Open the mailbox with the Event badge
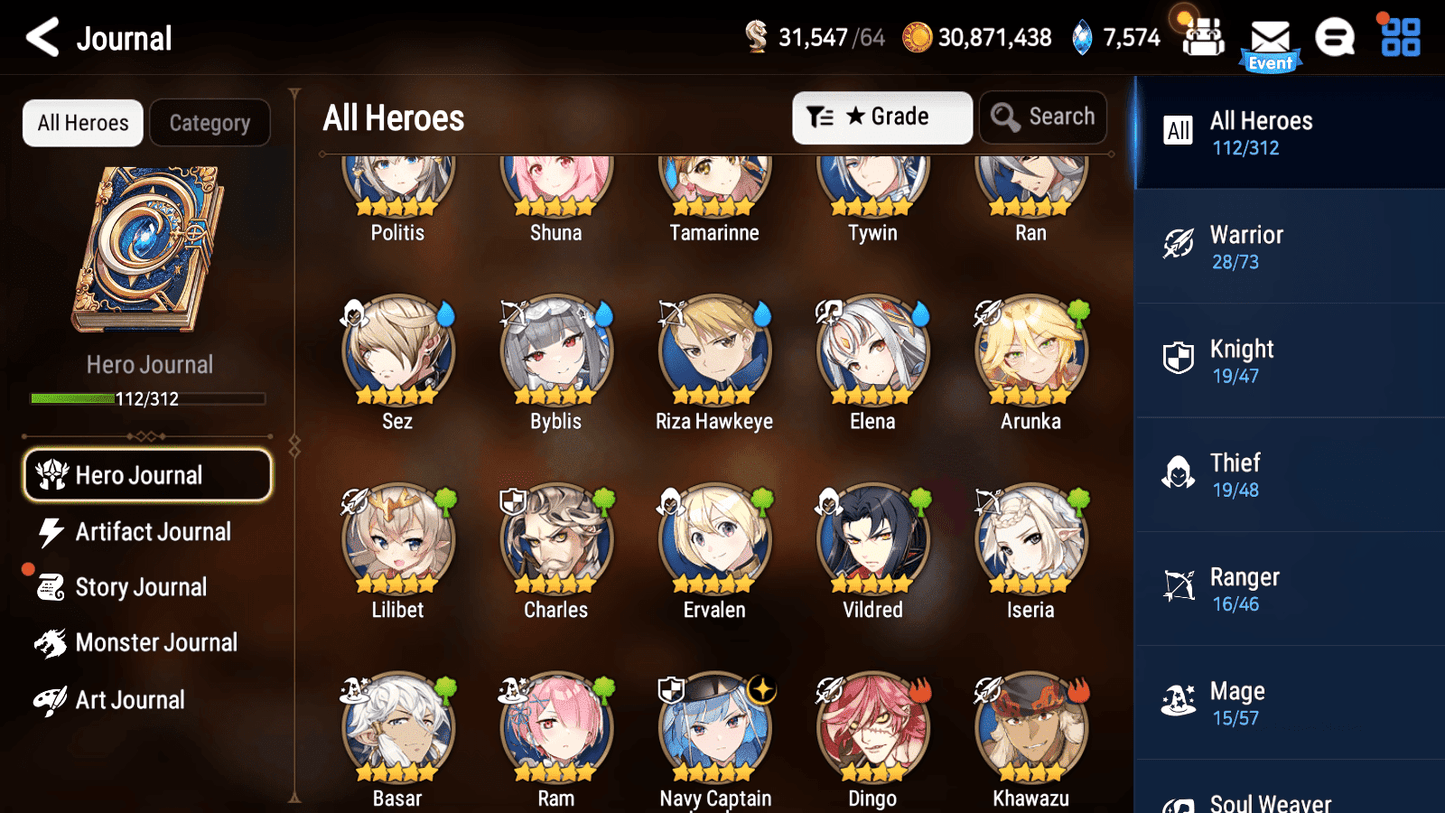The height and width of the screenshot is (813, 1445). (1270, 37)
